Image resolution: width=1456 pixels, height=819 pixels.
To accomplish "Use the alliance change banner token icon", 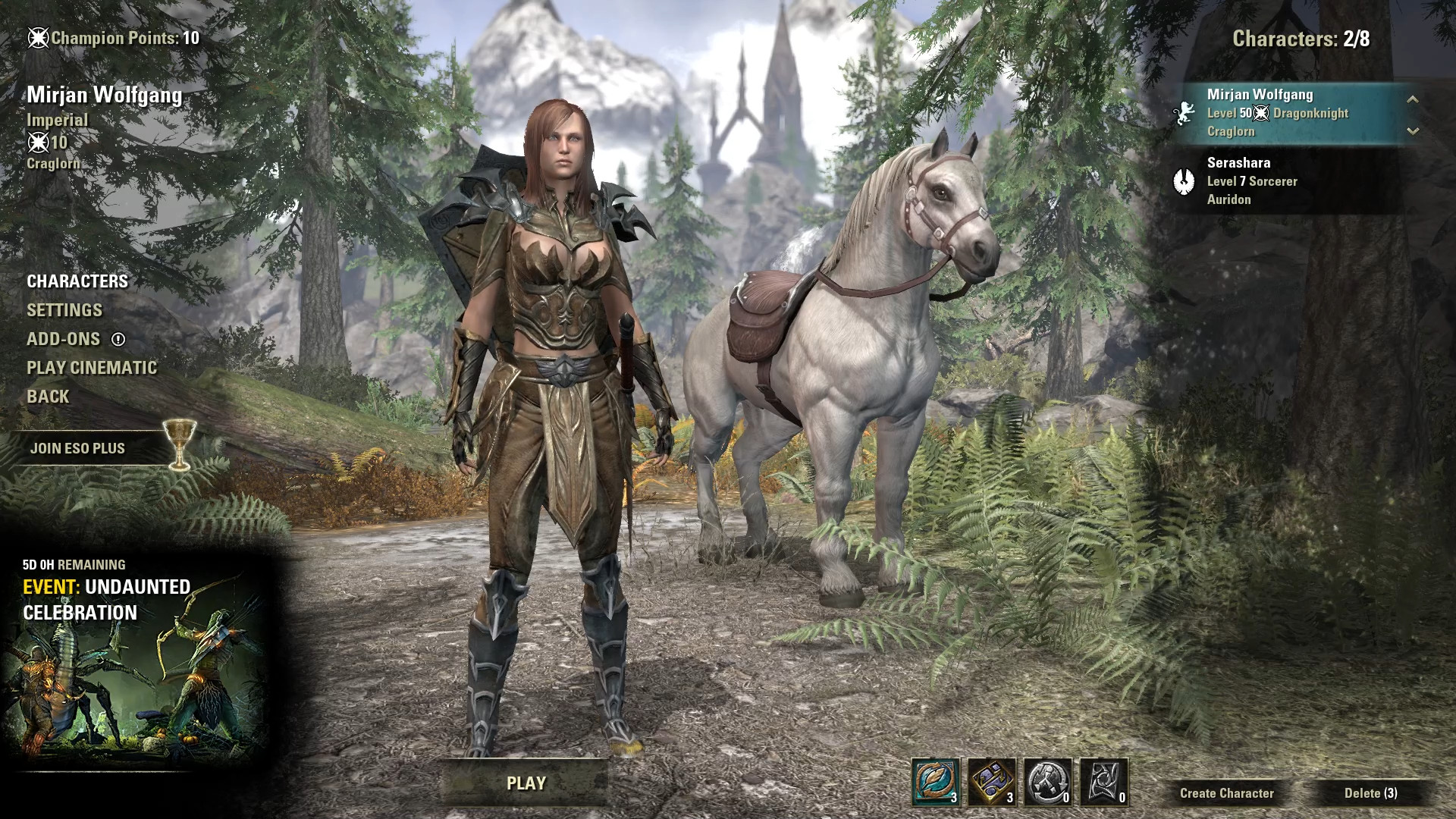I will tap(1104, 782).
